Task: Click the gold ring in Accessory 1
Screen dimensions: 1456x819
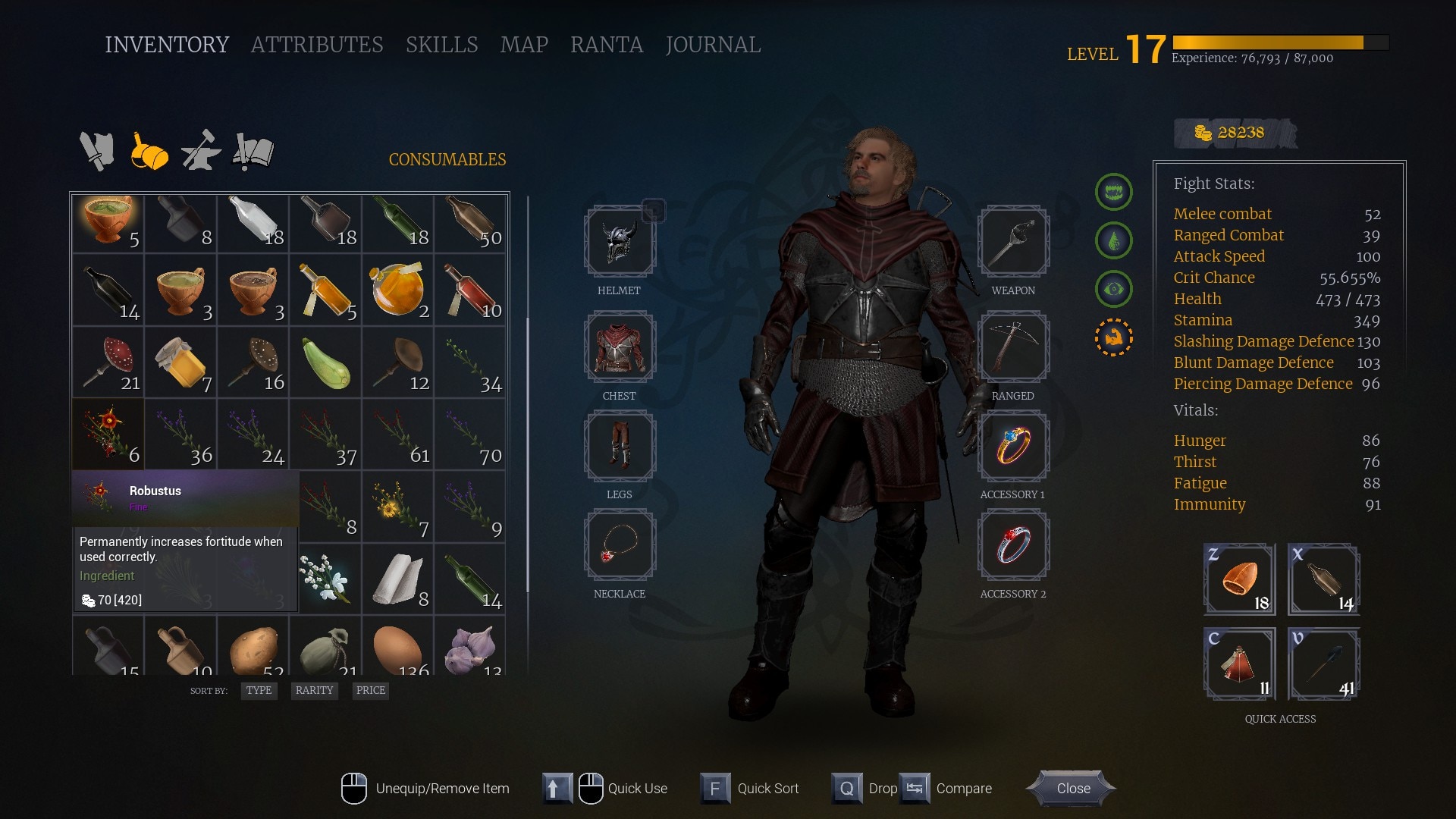Action: click(1013, 446)
